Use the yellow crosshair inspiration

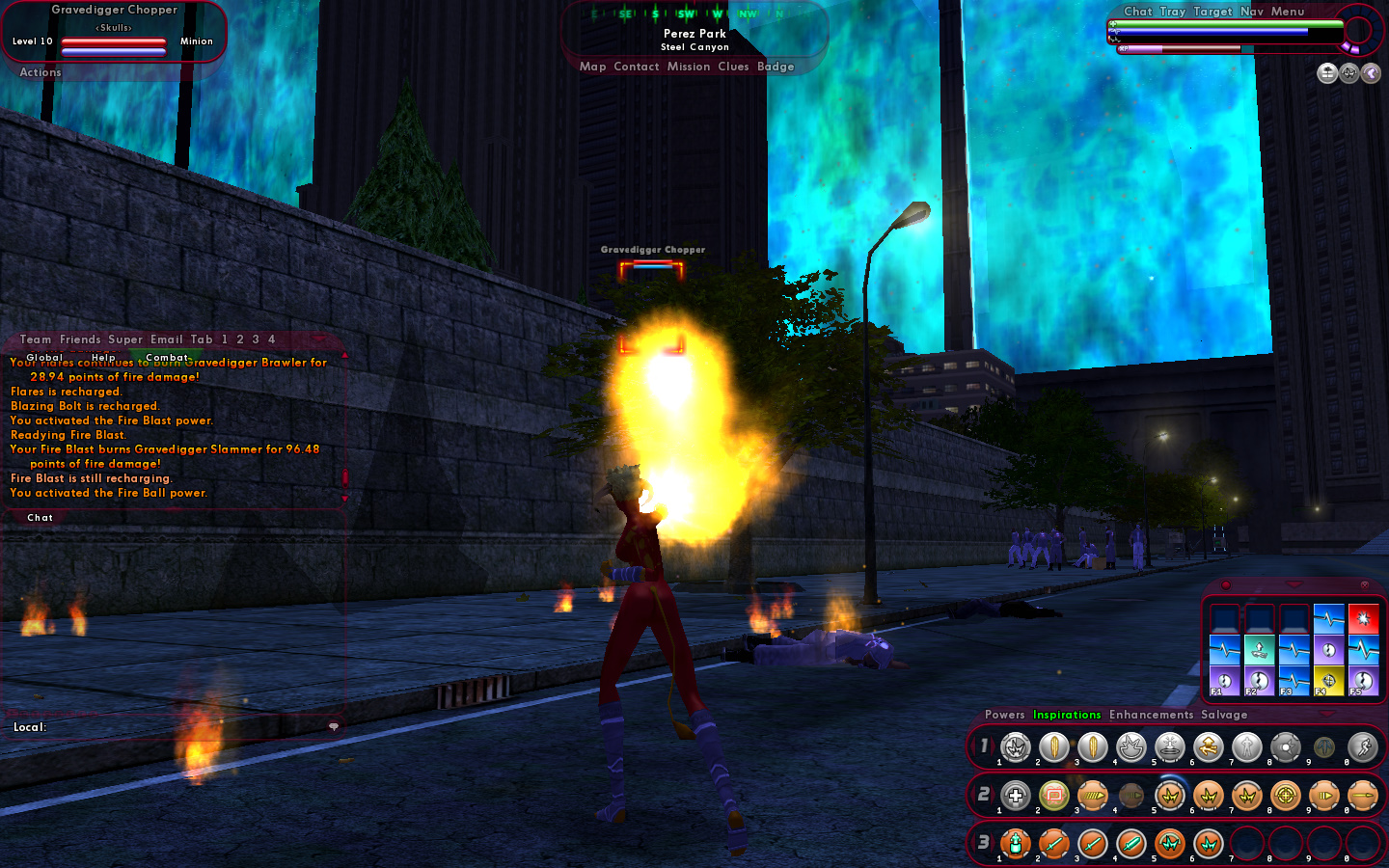coord(1328,681)
